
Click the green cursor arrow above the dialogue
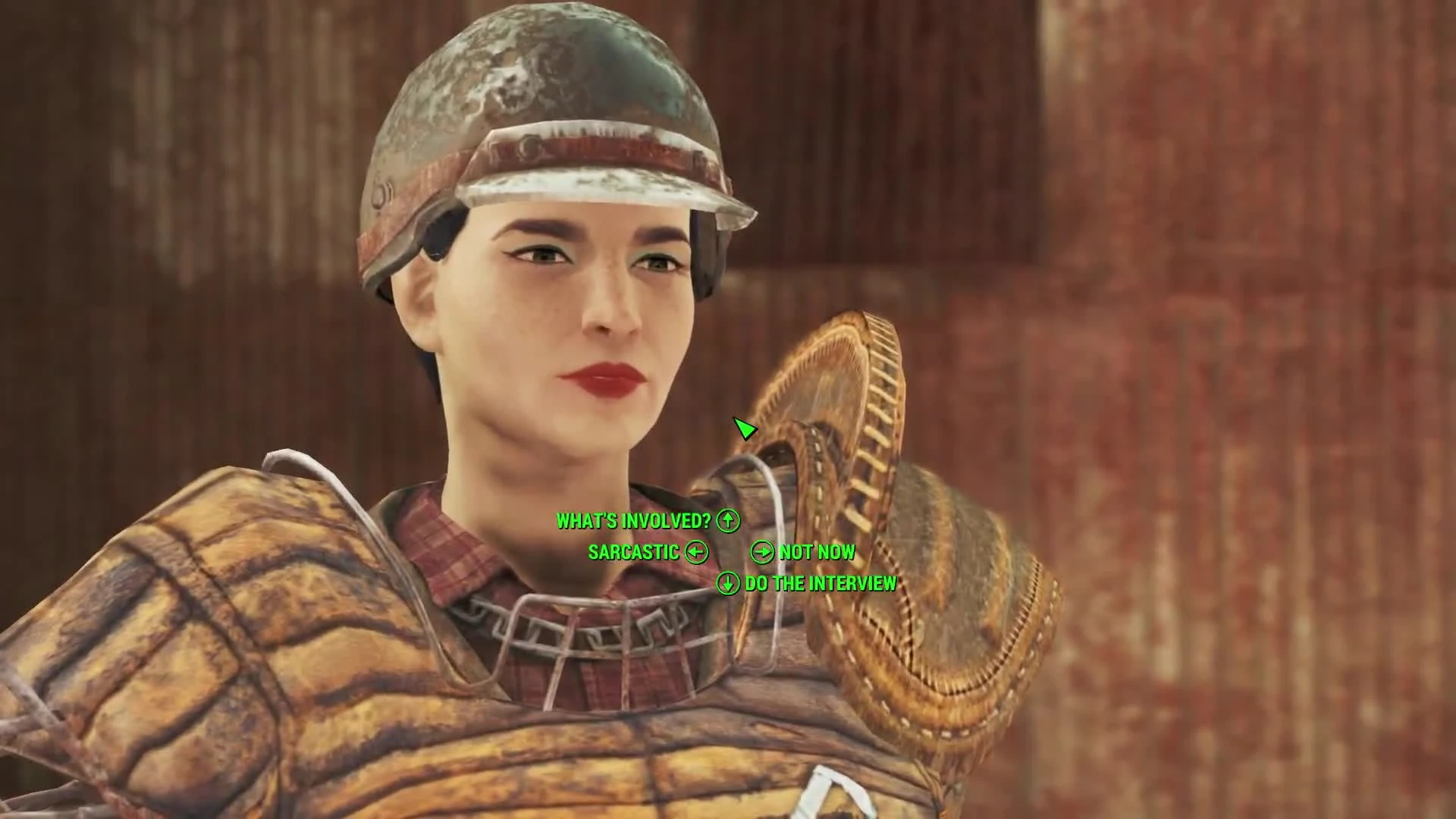(745, 429)
